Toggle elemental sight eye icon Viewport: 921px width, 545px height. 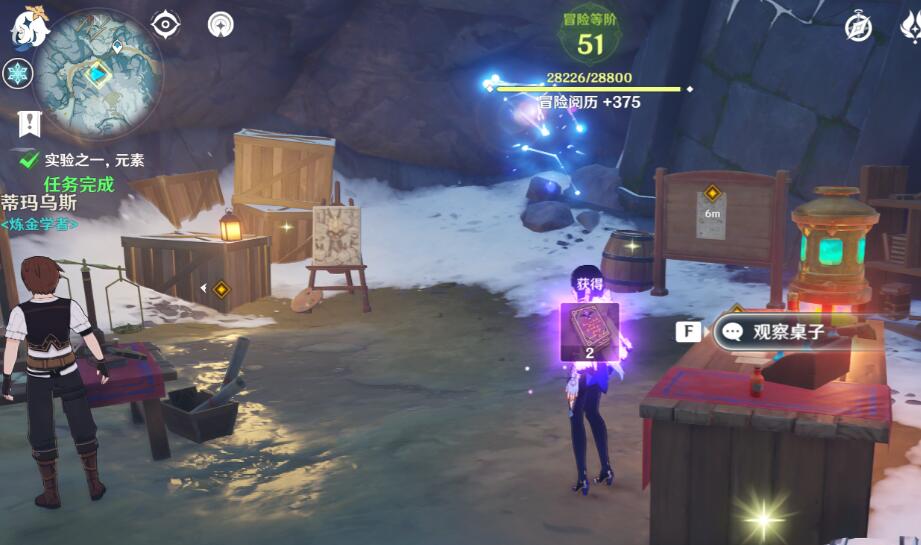click(x=165, y=24)
